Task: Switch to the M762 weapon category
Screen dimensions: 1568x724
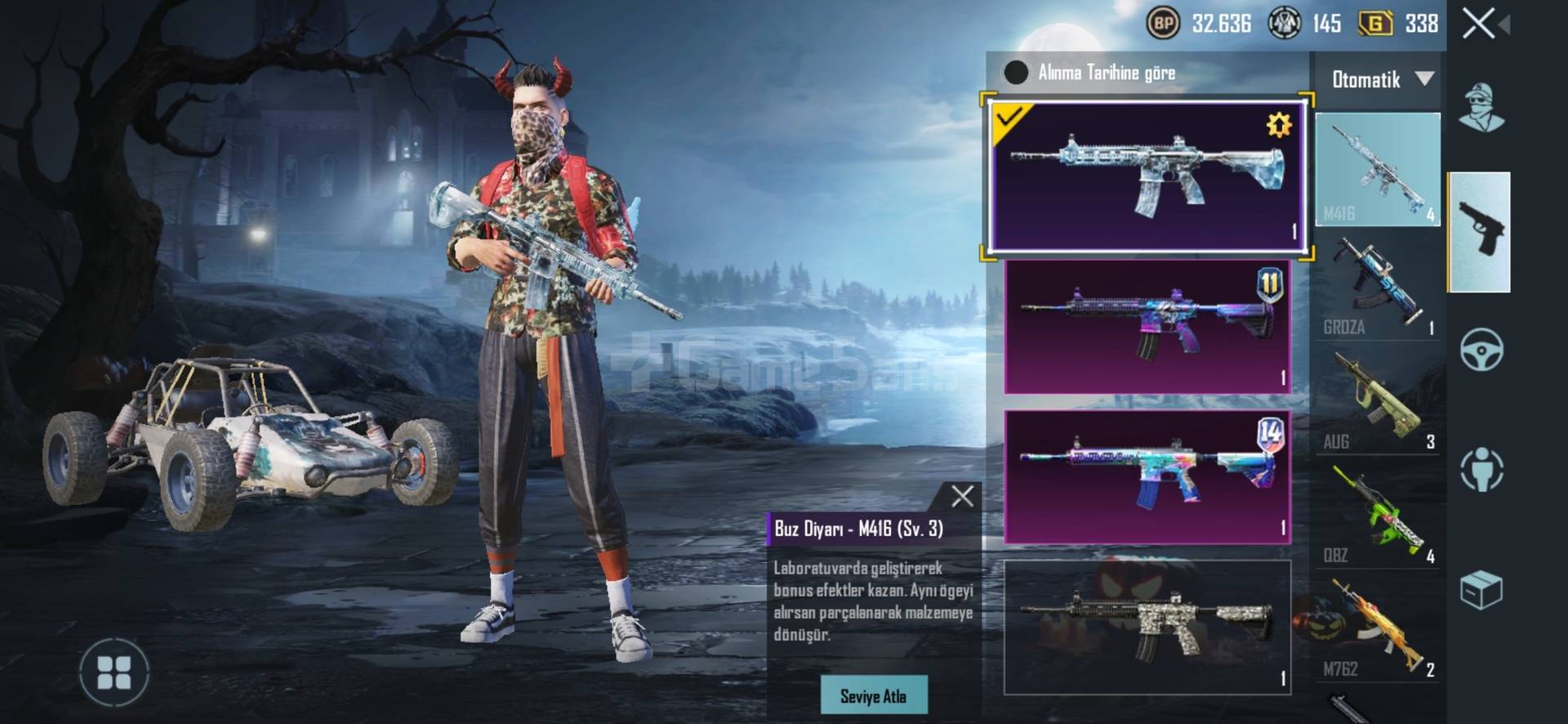Action: pyautogui.click(x=1378, y=627)
